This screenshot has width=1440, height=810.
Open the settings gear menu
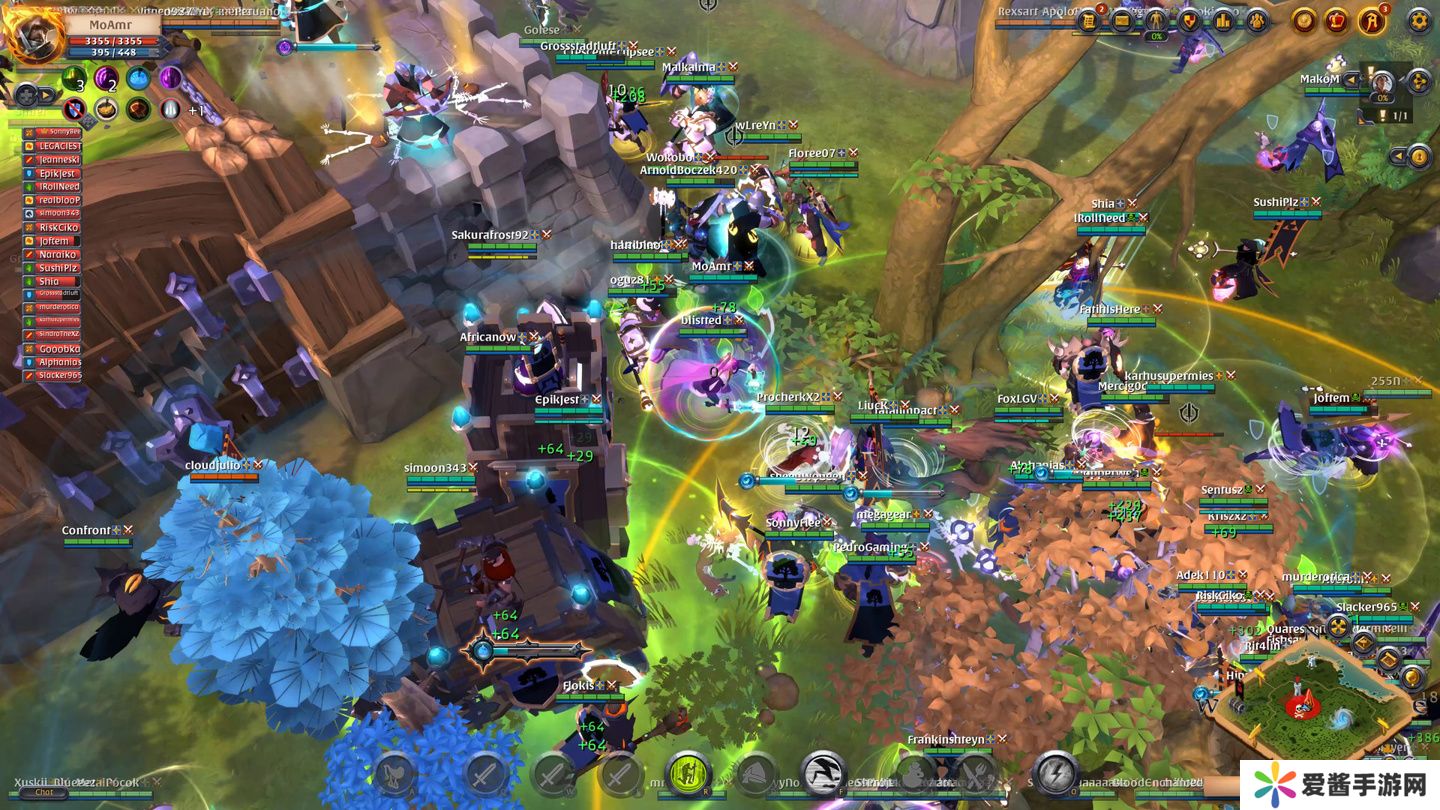1419,20
